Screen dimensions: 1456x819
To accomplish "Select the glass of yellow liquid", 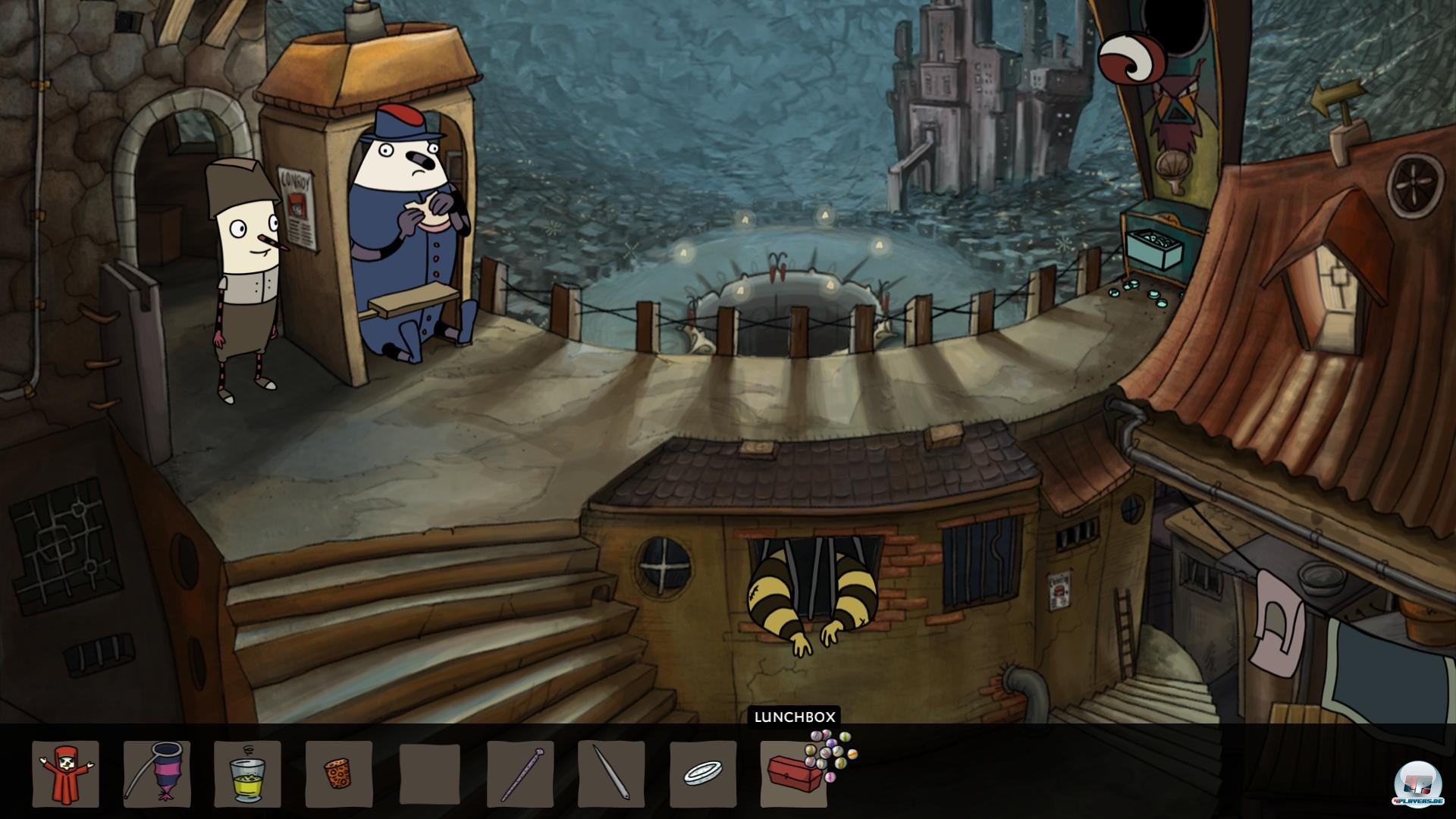I will tap(247, 773).
